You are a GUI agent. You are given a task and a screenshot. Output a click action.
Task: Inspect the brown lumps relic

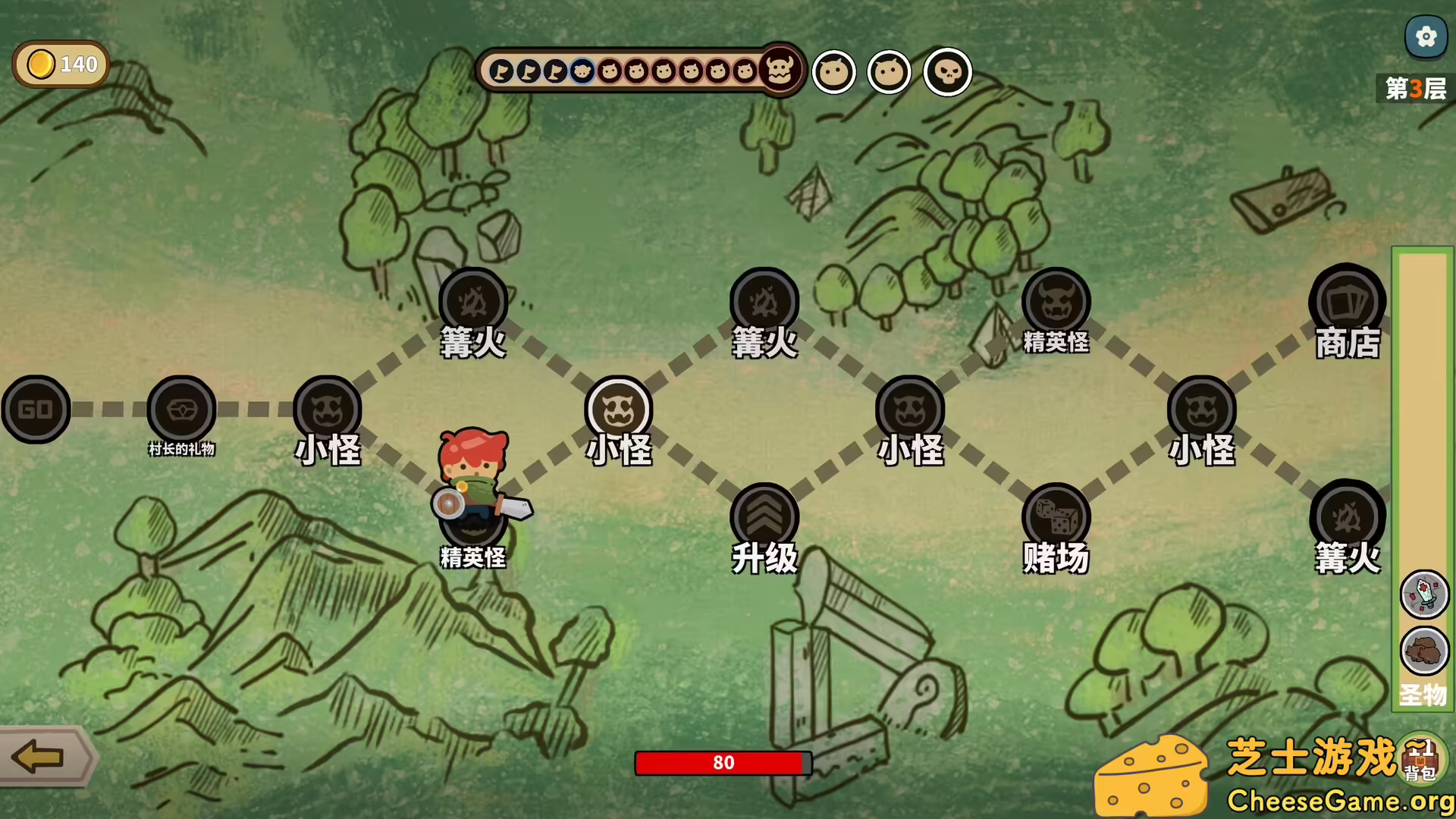pos(1424,651)
